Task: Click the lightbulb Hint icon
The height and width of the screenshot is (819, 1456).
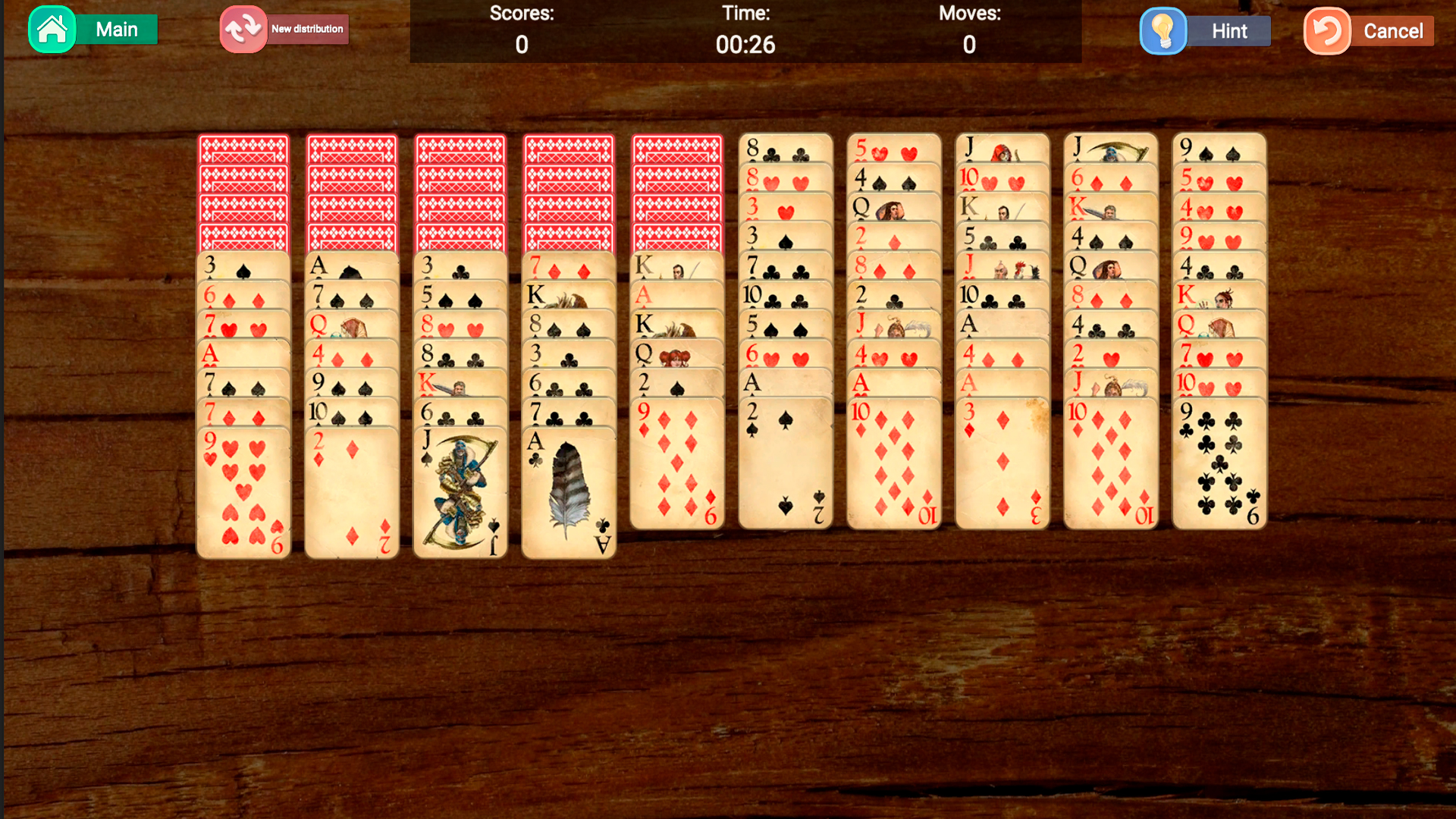Action: [x=1163, y=31]
